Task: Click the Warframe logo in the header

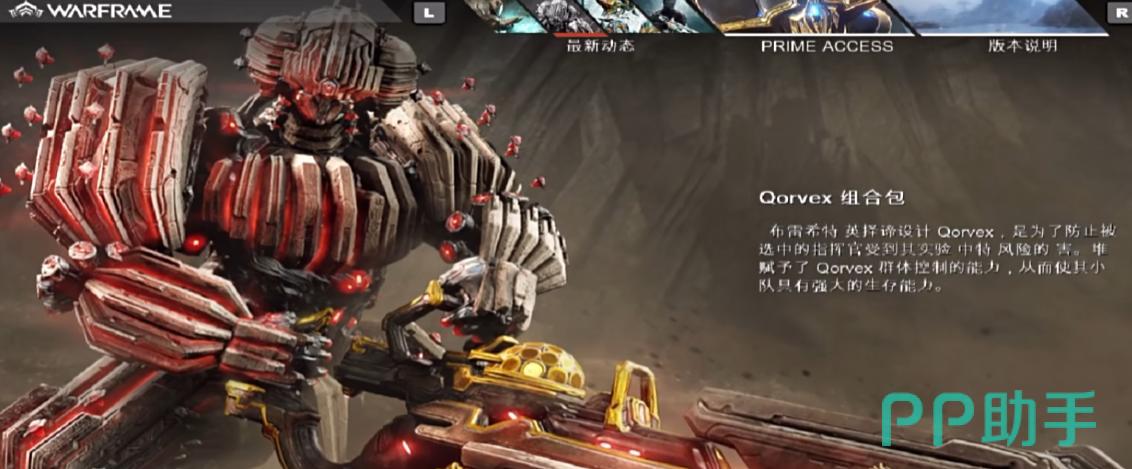Action: pos(95,11)
